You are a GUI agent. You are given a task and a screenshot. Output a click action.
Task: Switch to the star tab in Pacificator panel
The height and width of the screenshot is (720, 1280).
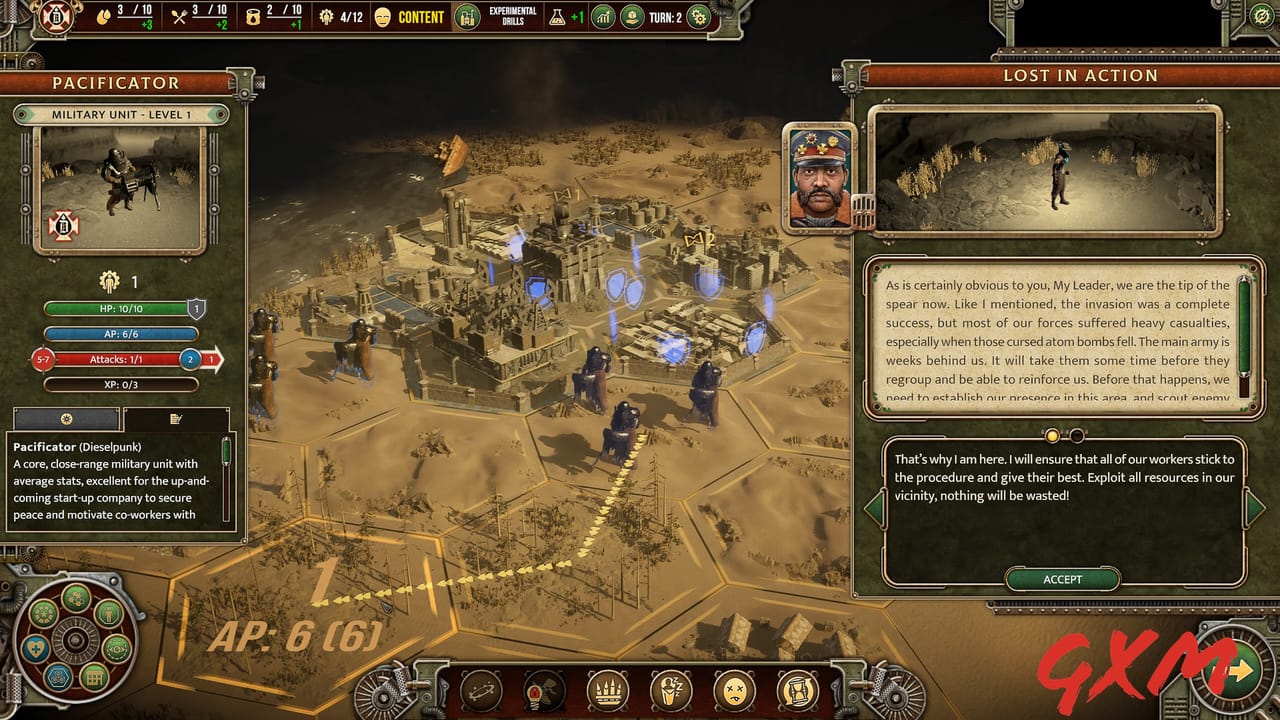click(65, 420)
